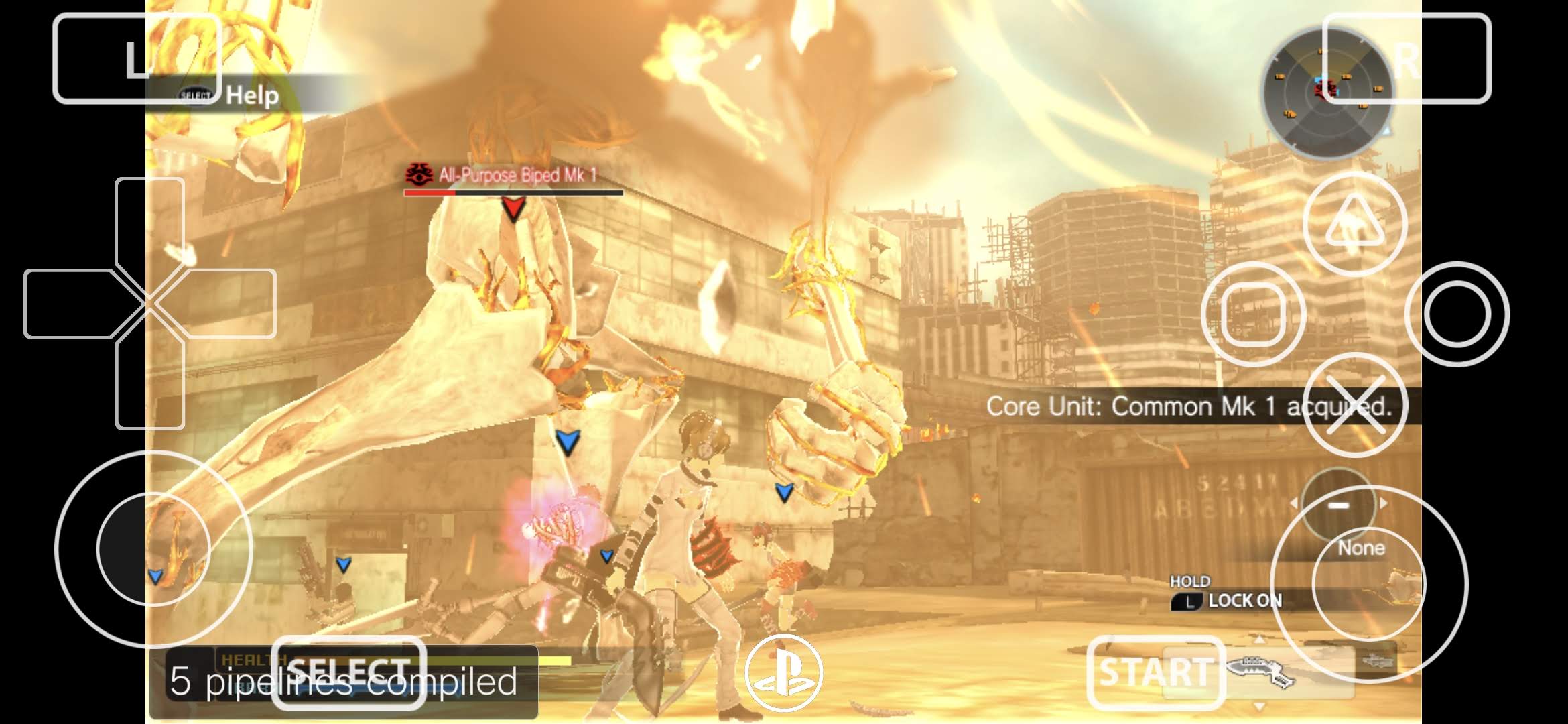The height and width of the screenshot is (724, 1568).
Task: Tap the D-pad right arrow
Action: coord(228,303)
